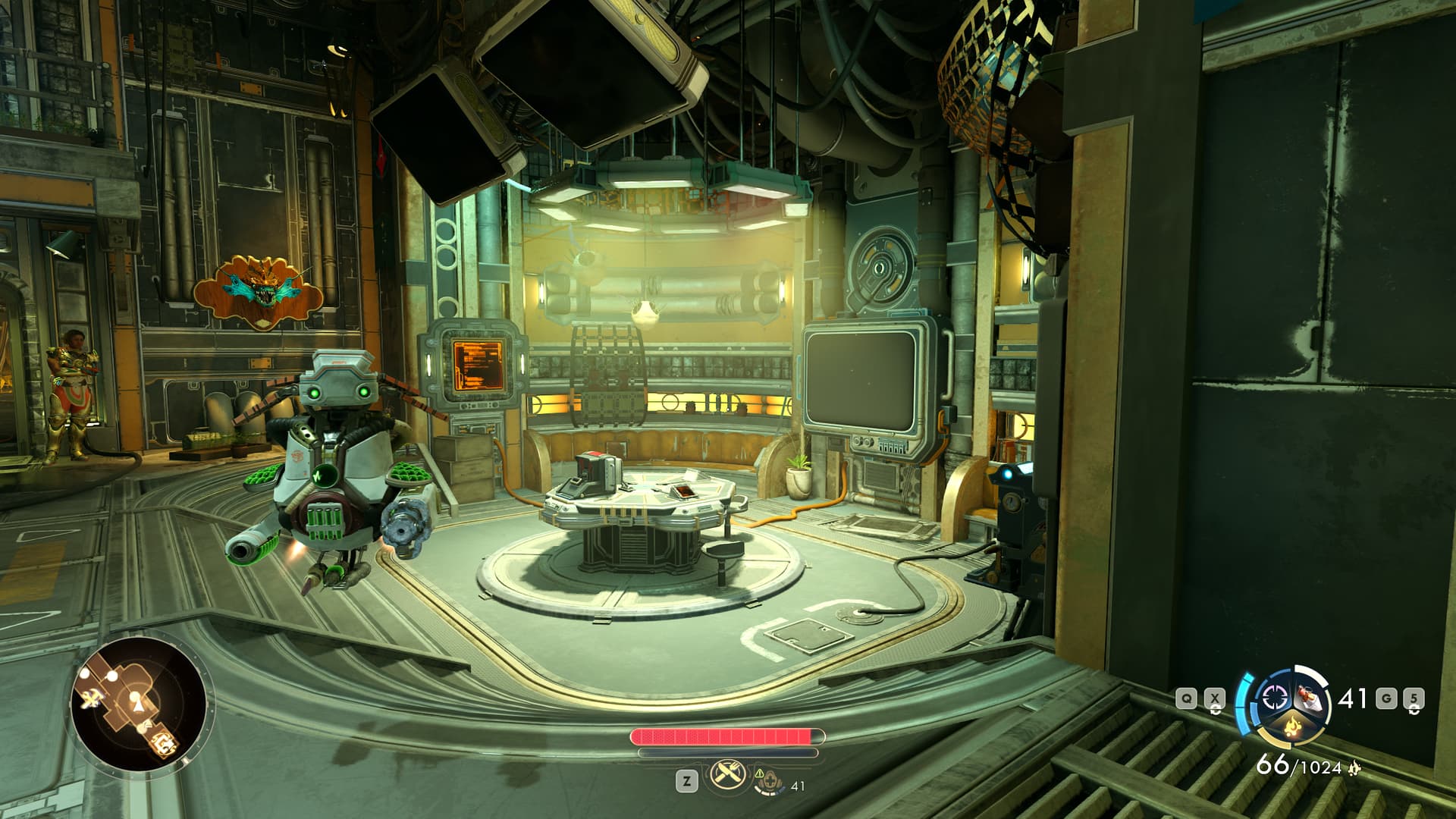
Task: Select the crosshair segment of weapon wheel
Action: point(1274,698)
